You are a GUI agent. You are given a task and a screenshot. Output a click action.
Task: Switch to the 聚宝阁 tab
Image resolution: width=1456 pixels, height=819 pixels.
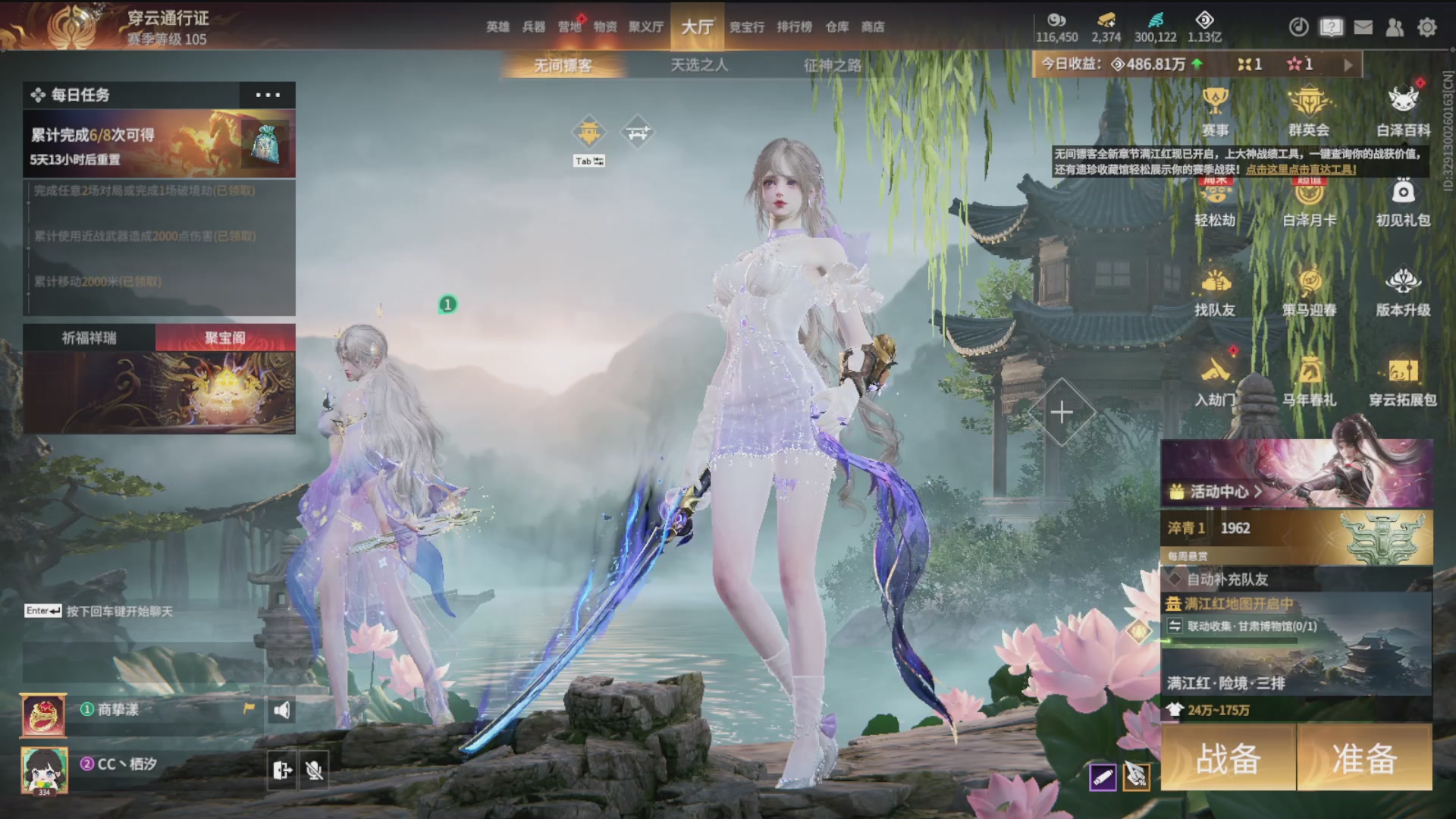coord(225,338)
